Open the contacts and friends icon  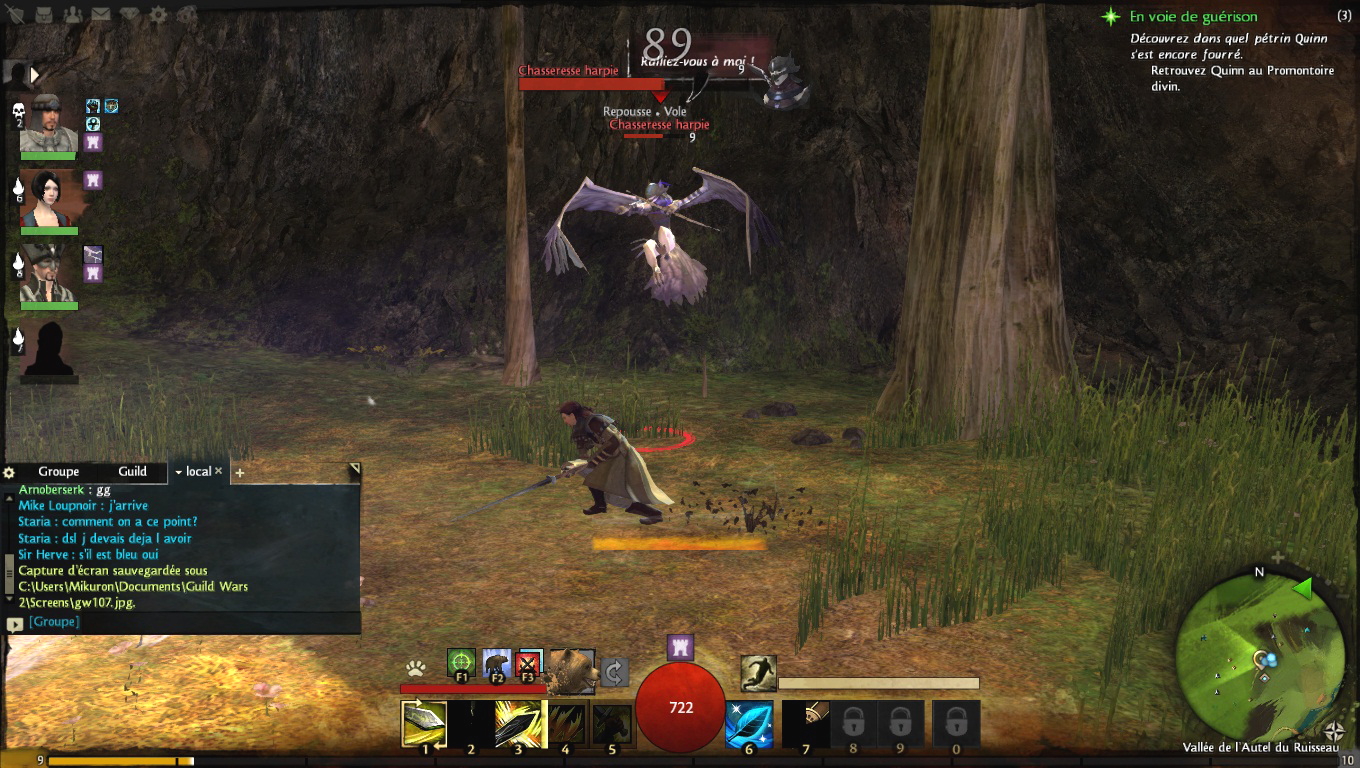[73, 15]
